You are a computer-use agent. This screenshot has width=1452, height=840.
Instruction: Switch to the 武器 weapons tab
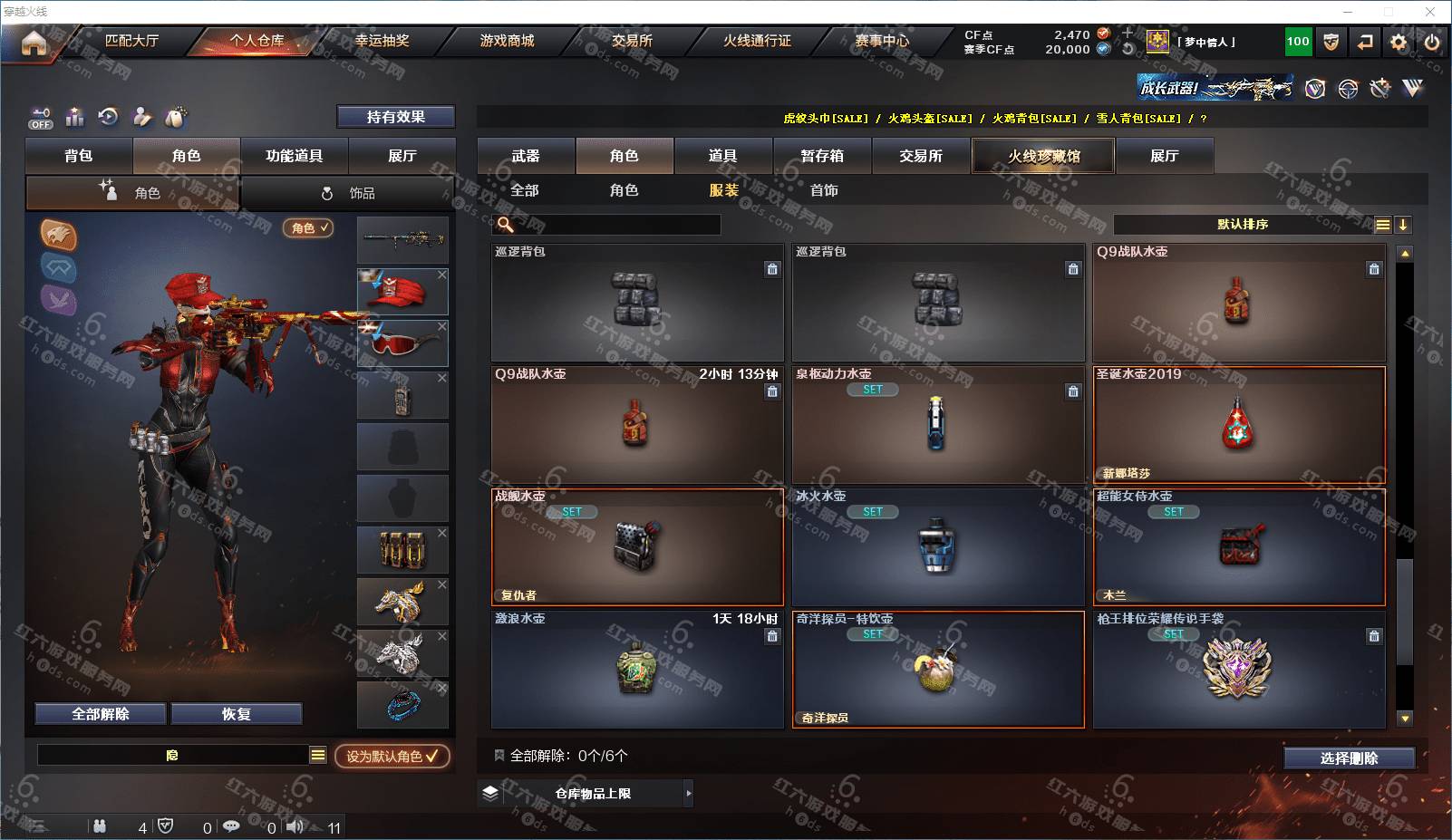click(x=526, y=156)
